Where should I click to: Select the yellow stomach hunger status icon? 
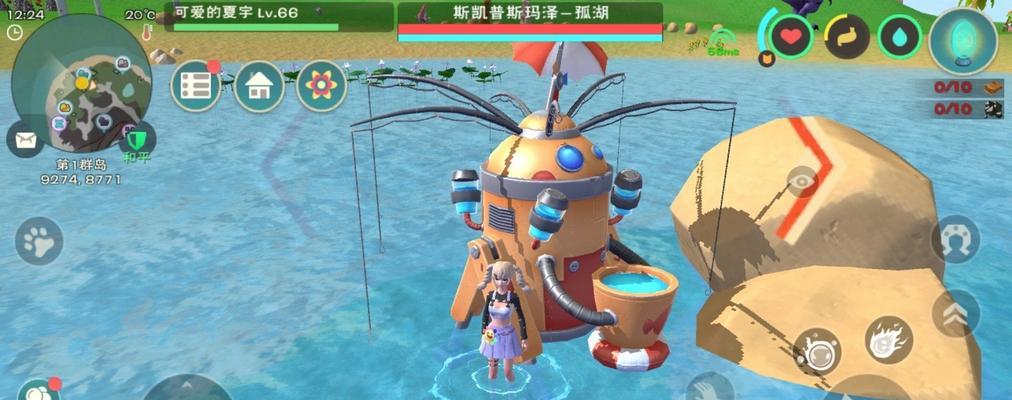coord(846,37)
